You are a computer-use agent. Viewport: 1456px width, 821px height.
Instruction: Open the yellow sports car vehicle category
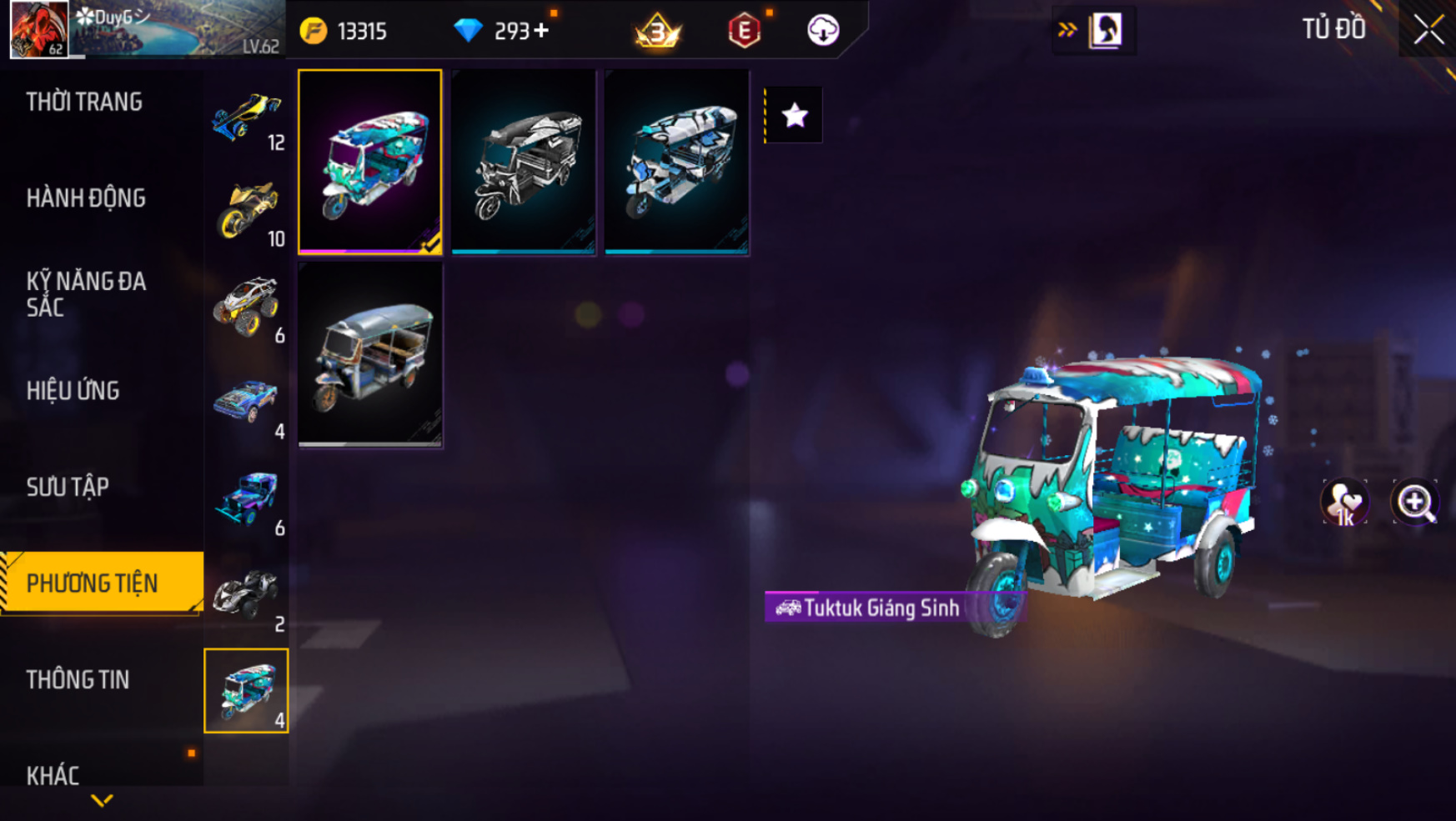(248, 118)
